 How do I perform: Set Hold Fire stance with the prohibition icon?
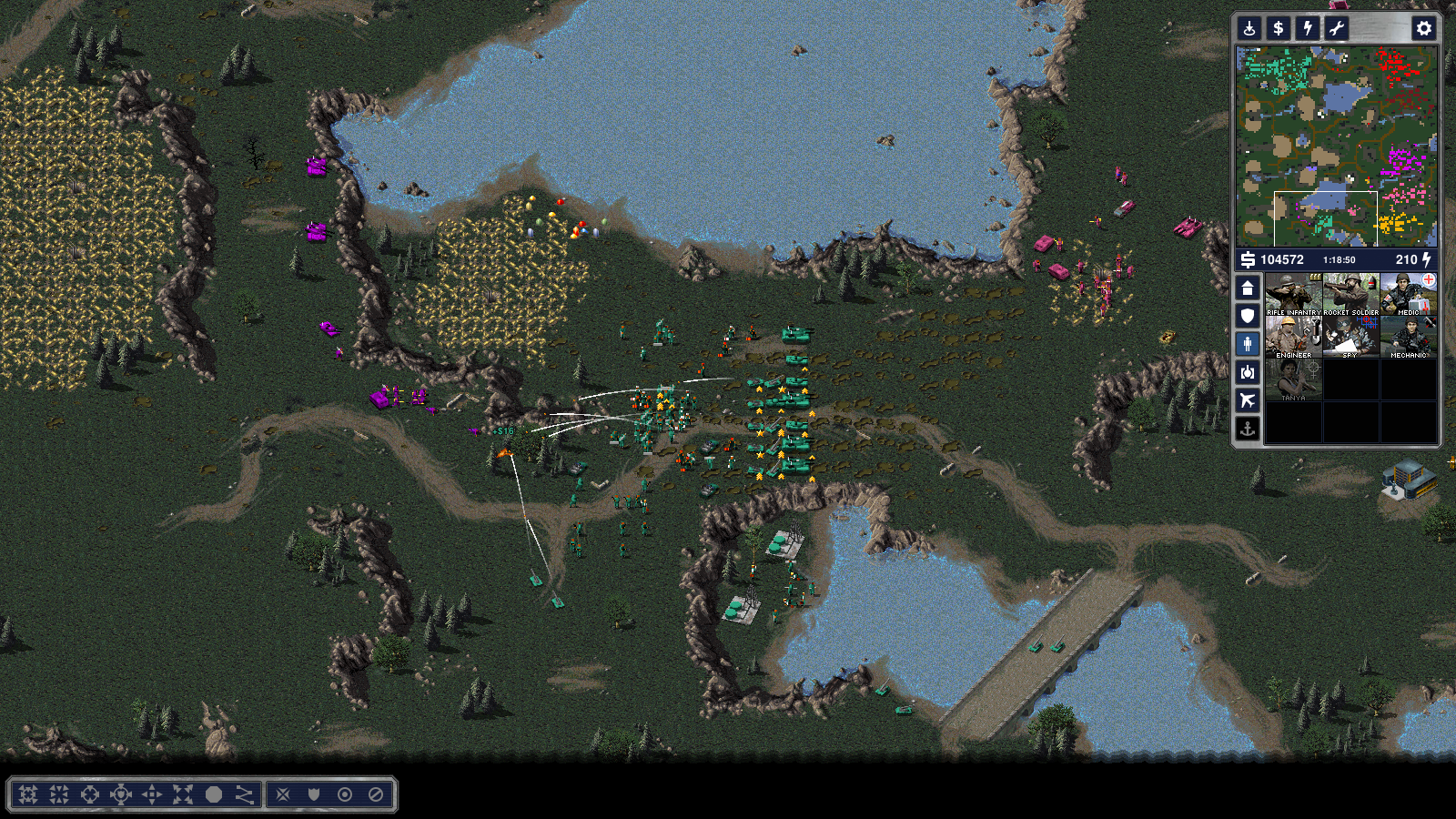[x=376, y=794]
